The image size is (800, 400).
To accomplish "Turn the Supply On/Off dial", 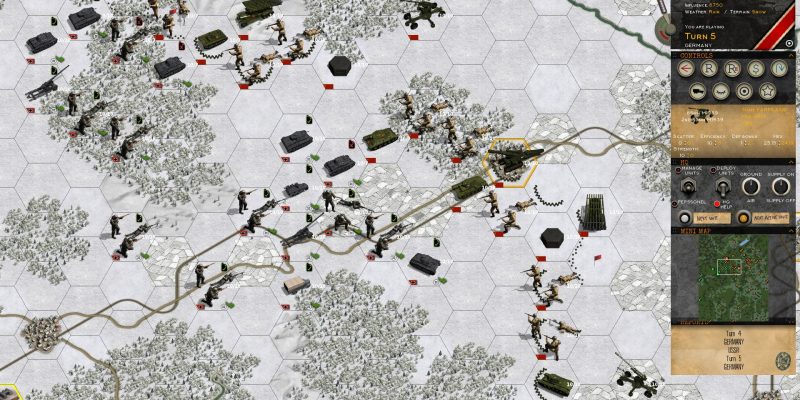I will pos(779,187).
